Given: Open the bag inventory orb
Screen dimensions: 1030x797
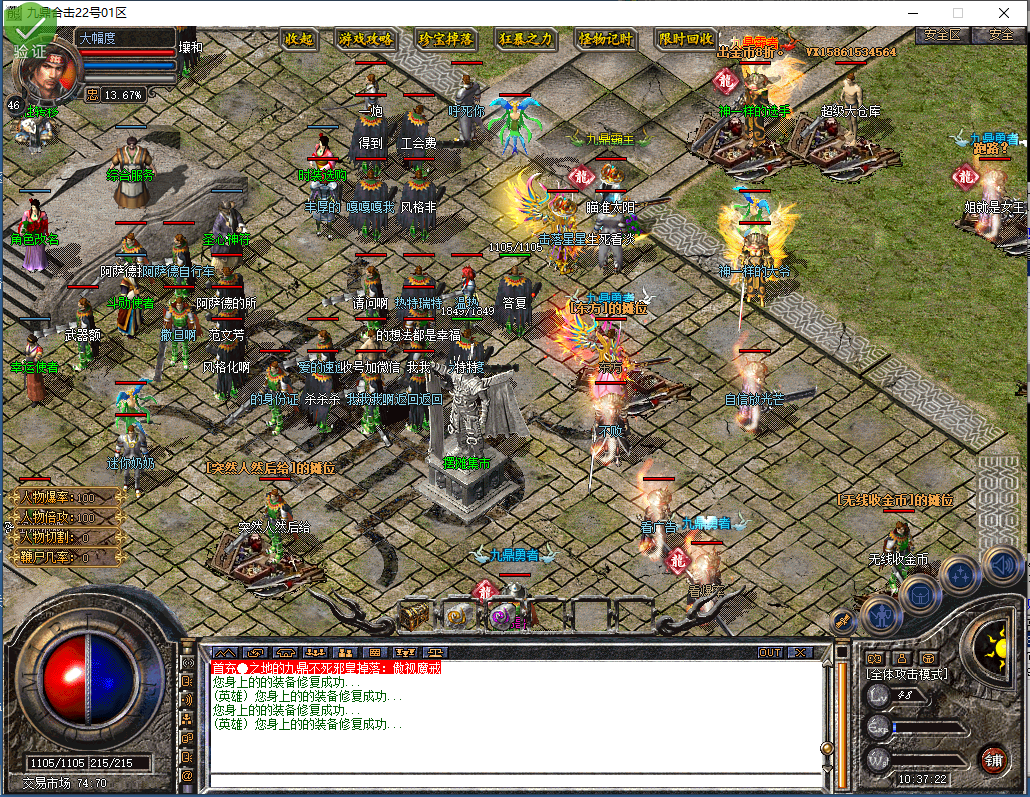Looking at the screenshot, I should click(921, 593).
